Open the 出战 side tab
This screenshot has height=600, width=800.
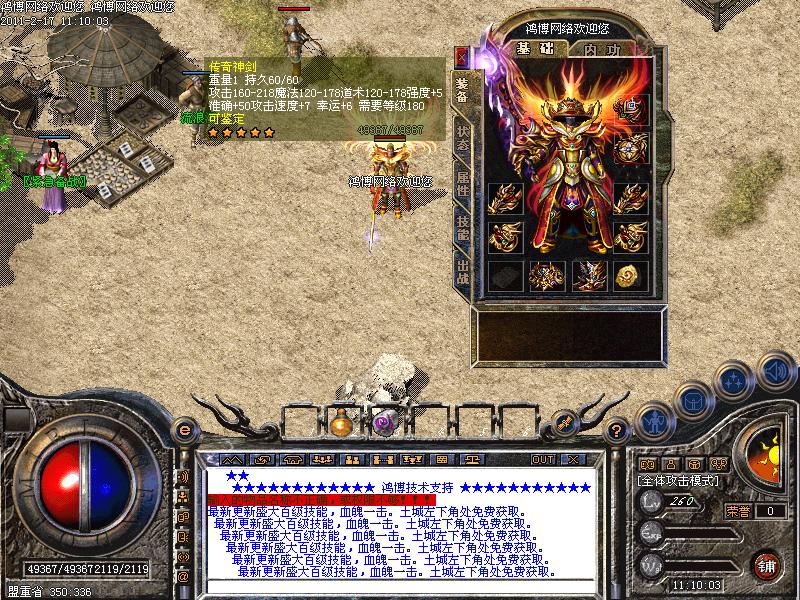[462, 272]
